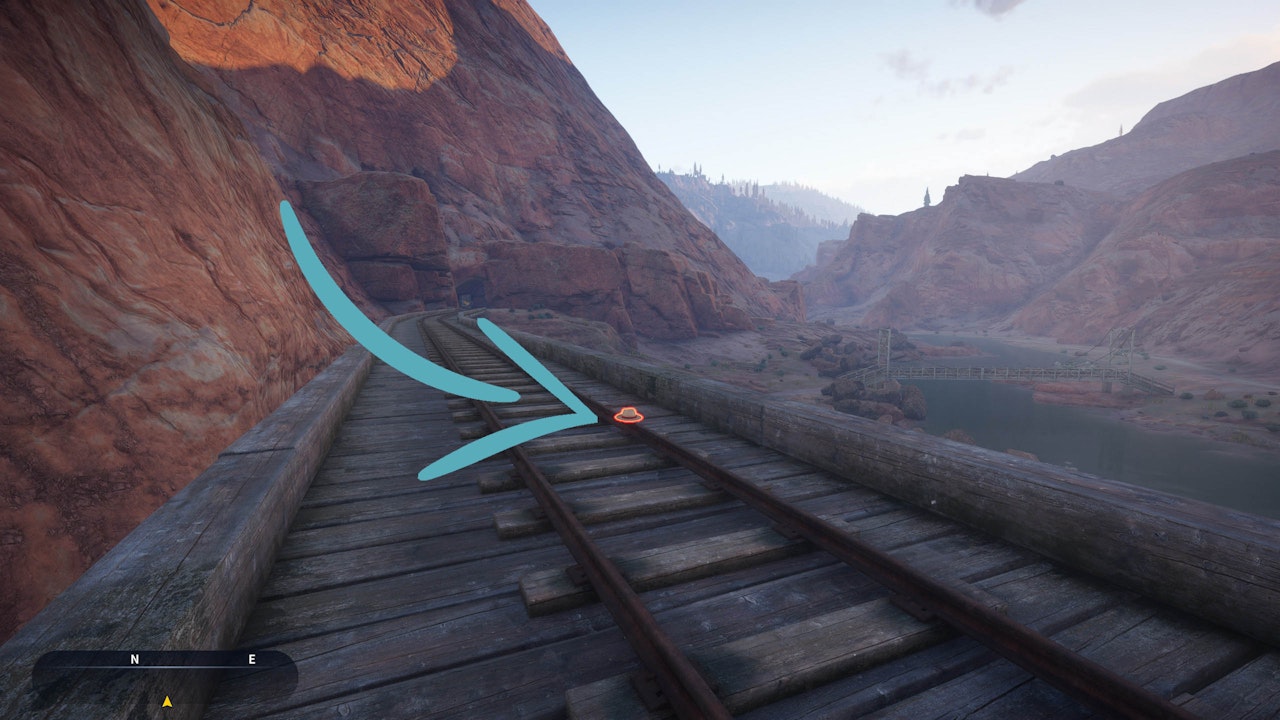1280x720 pixels.
Task: Click the E letter on the compass bar
Action: pos(252,659)
